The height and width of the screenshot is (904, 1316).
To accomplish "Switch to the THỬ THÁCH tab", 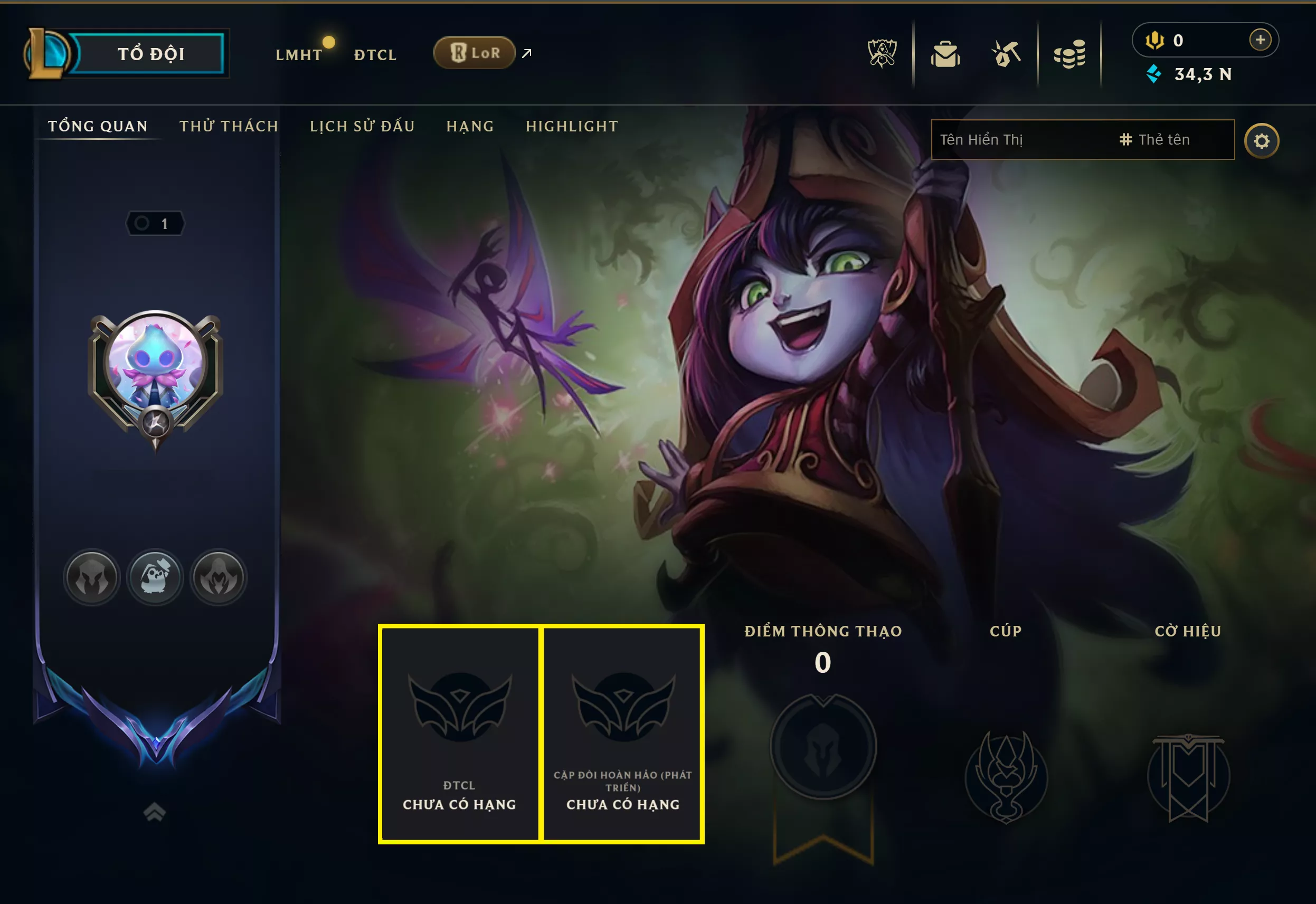I will point(228,126).
